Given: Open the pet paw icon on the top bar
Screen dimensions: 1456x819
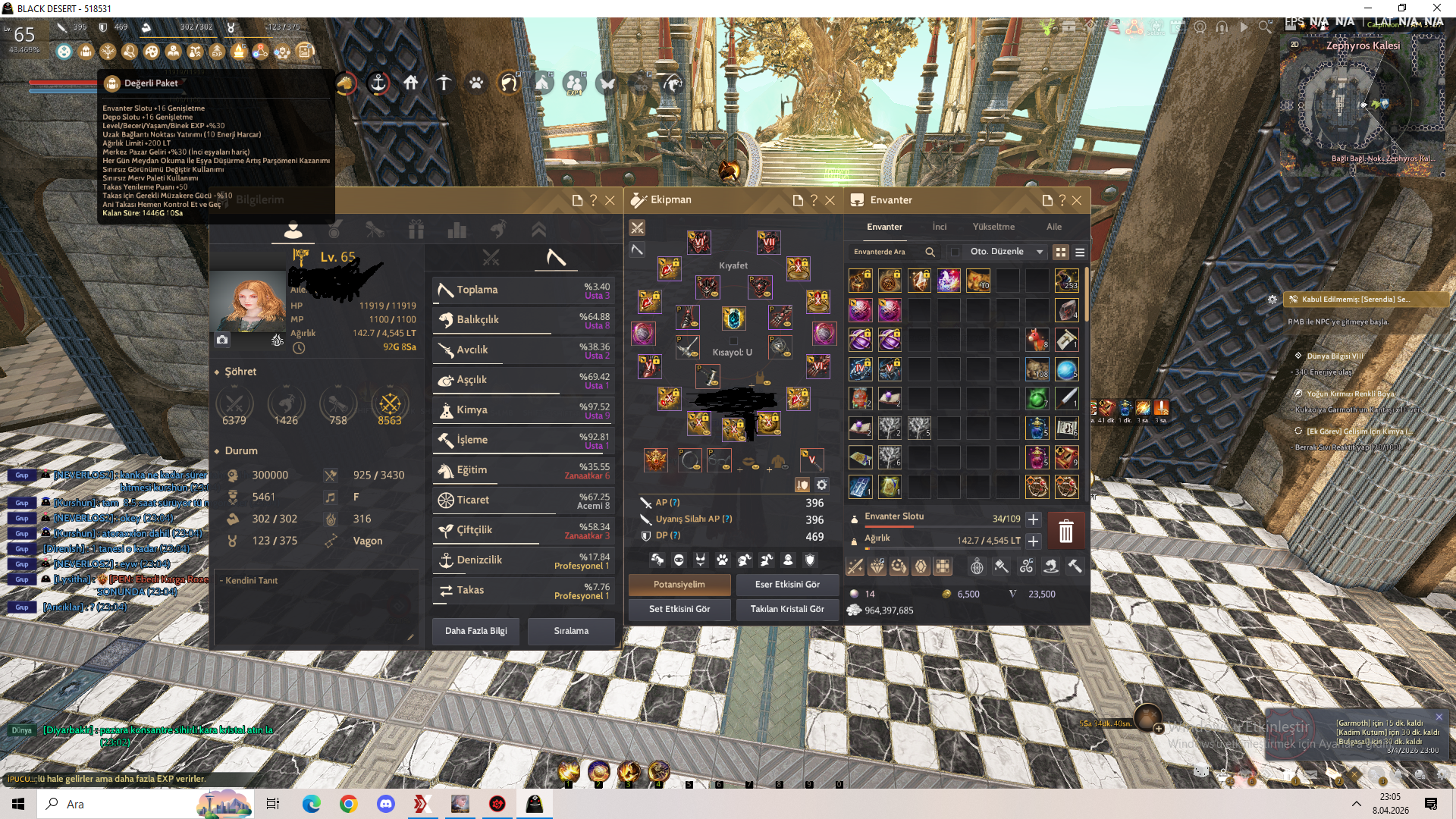Looking at the screenshot, I should tap(475, 83).
